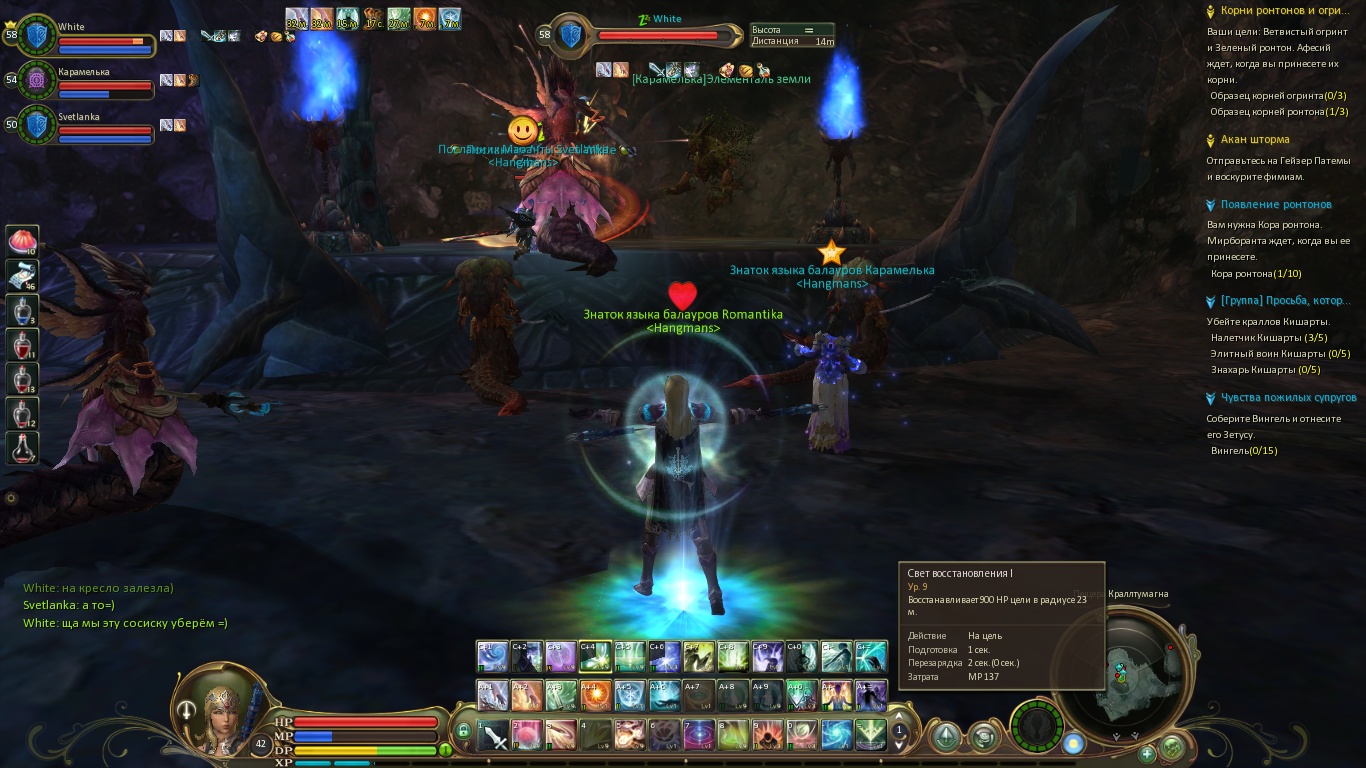Activate the highlighted Свет восстановления skill (C+4)
This screenshot has width=1366, height=768.
pyautogui.click(x=595, y=657)
